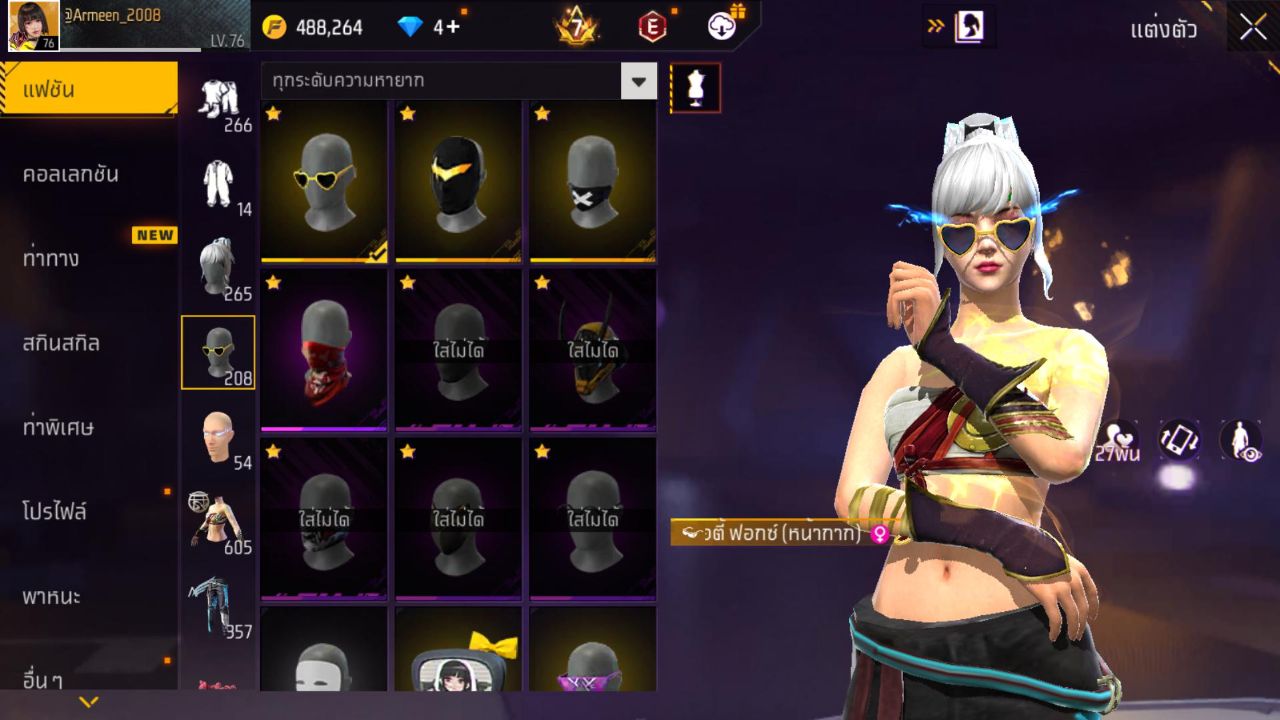Open the rarity filter dropdown
Screen dimensions: 1280x720
point(638,82)
